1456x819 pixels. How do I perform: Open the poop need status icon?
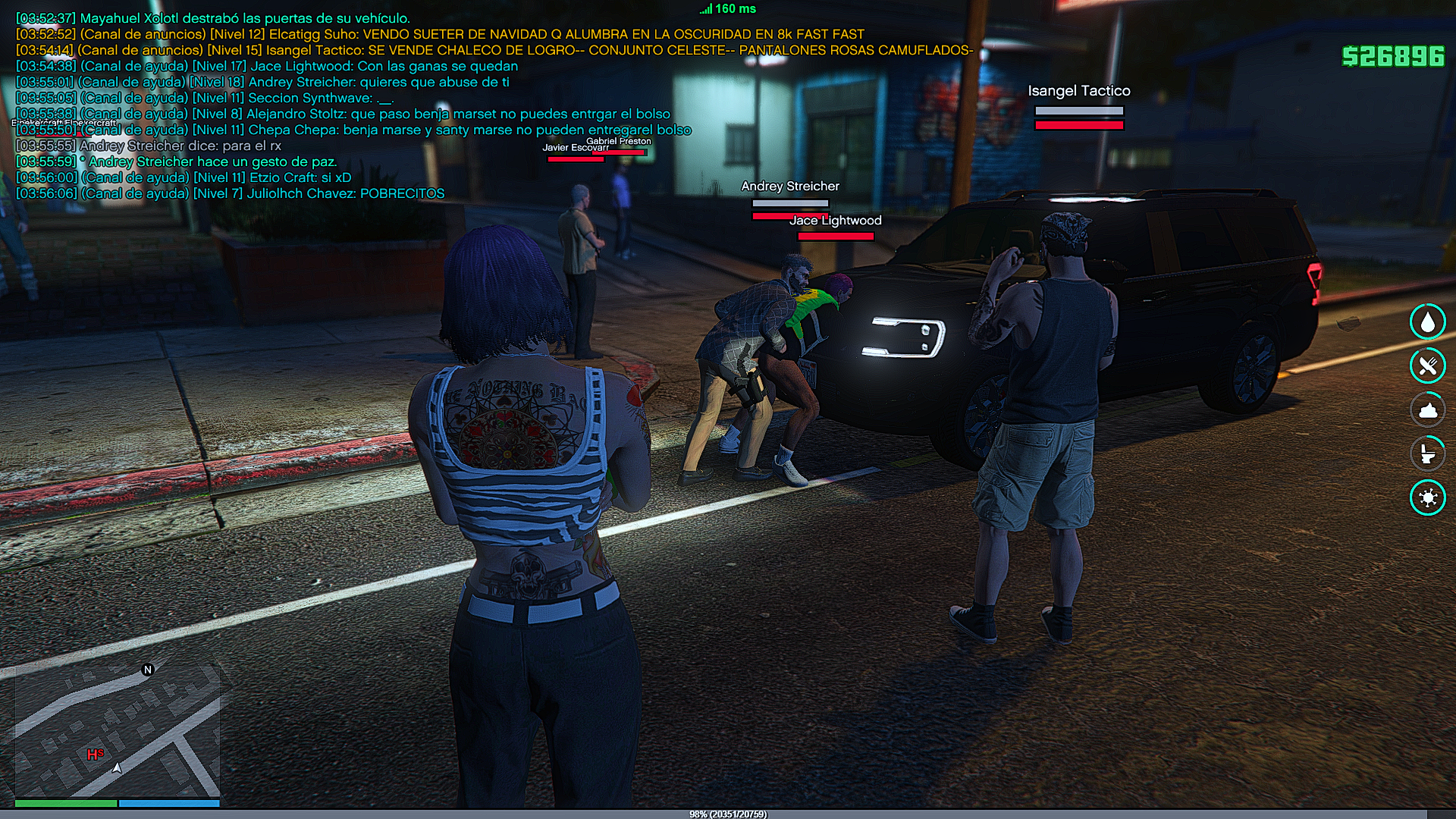(x=1428, y=409)
